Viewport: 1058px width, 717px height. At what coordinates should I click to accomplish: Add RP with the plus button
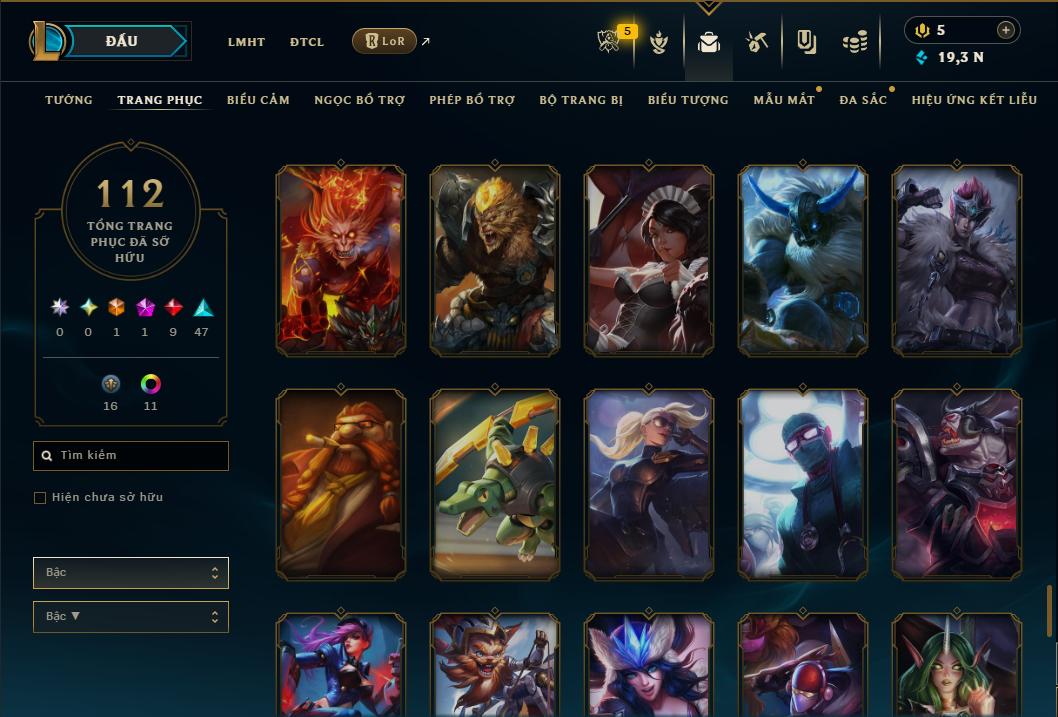(1006, 30)
